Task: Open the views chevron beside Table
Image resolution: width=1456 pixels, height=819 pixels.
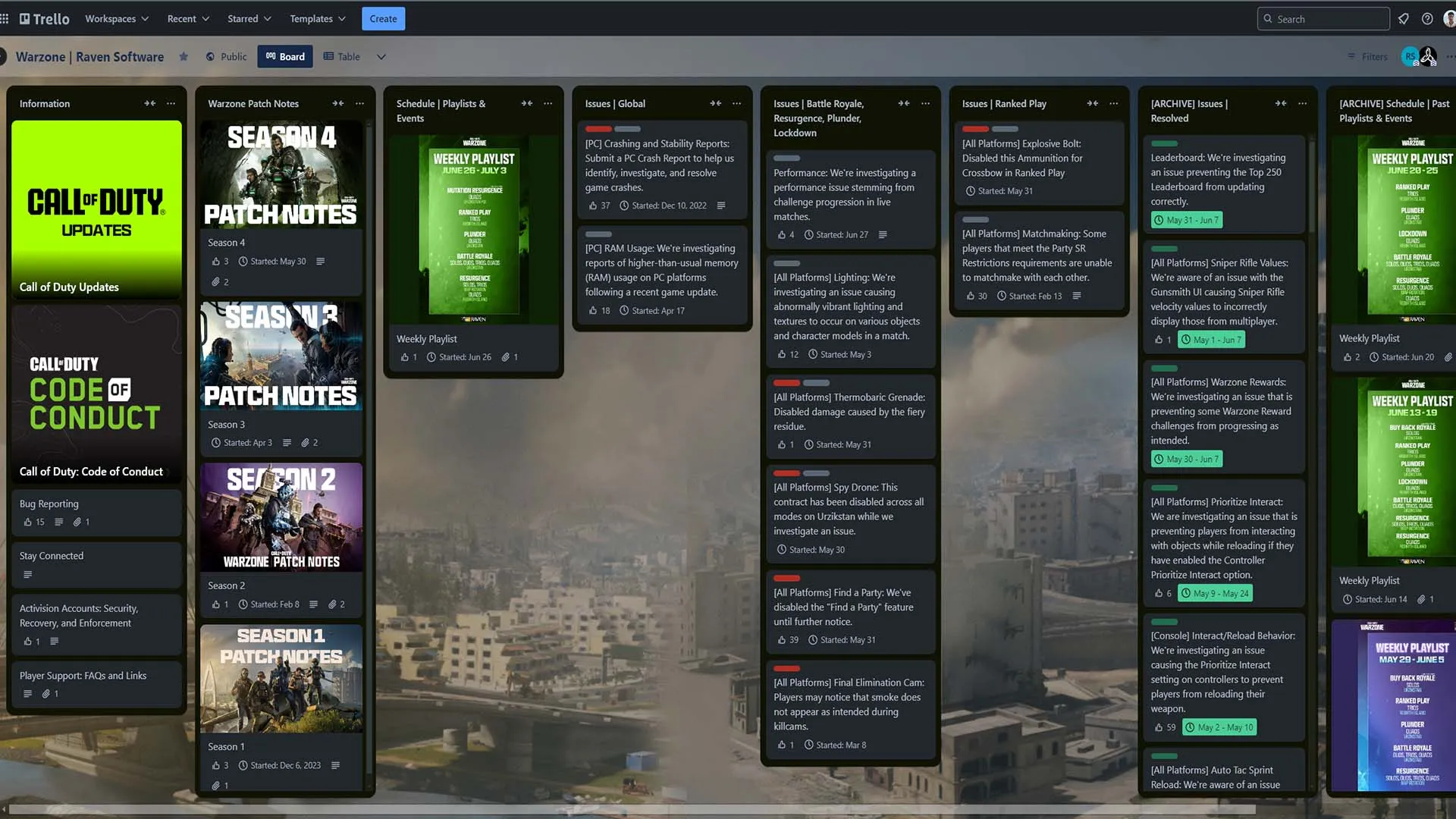Action: (x=382, y=56)
